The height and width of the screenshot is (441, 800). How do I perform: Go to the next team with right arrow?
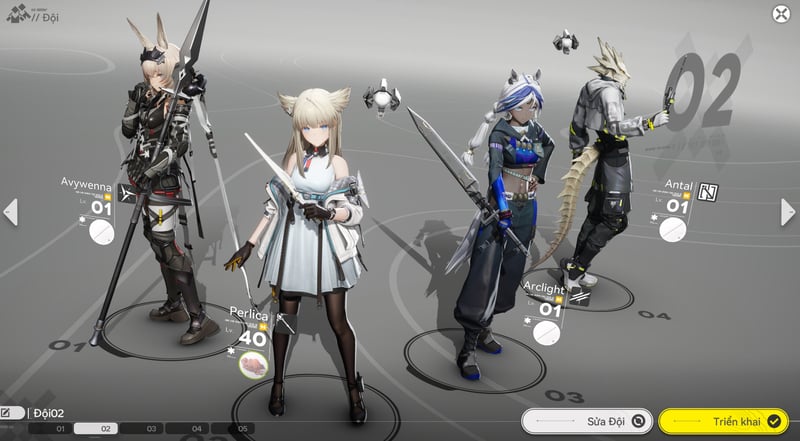(789, 211)
